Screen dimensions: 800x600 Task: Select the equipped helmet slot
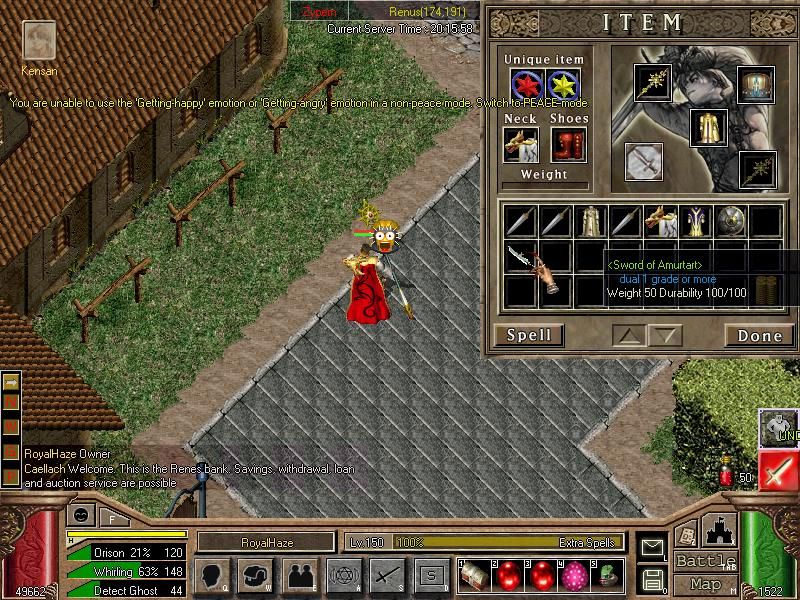click(x=756, y=83)
